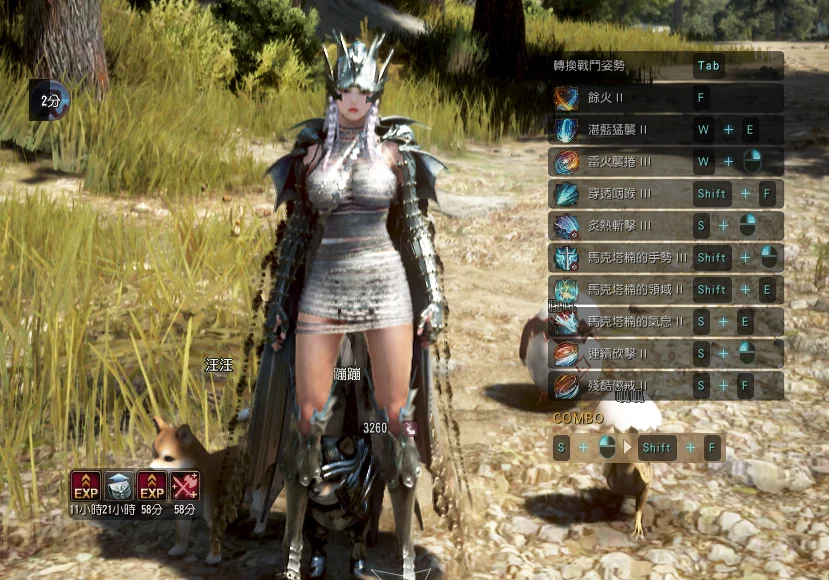This screenshot has height=580, width=829.
Task: Inspect the crossed swords buff icon
Action: pos(184,486)
